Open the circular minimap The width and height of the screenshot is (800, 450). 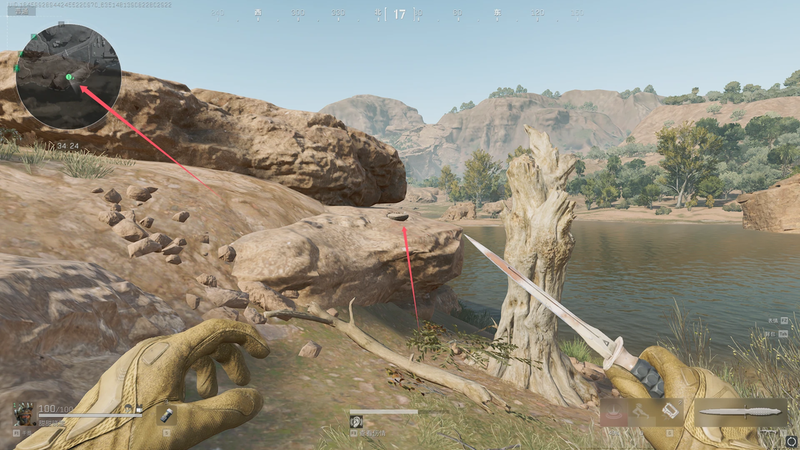coord(68,76)
